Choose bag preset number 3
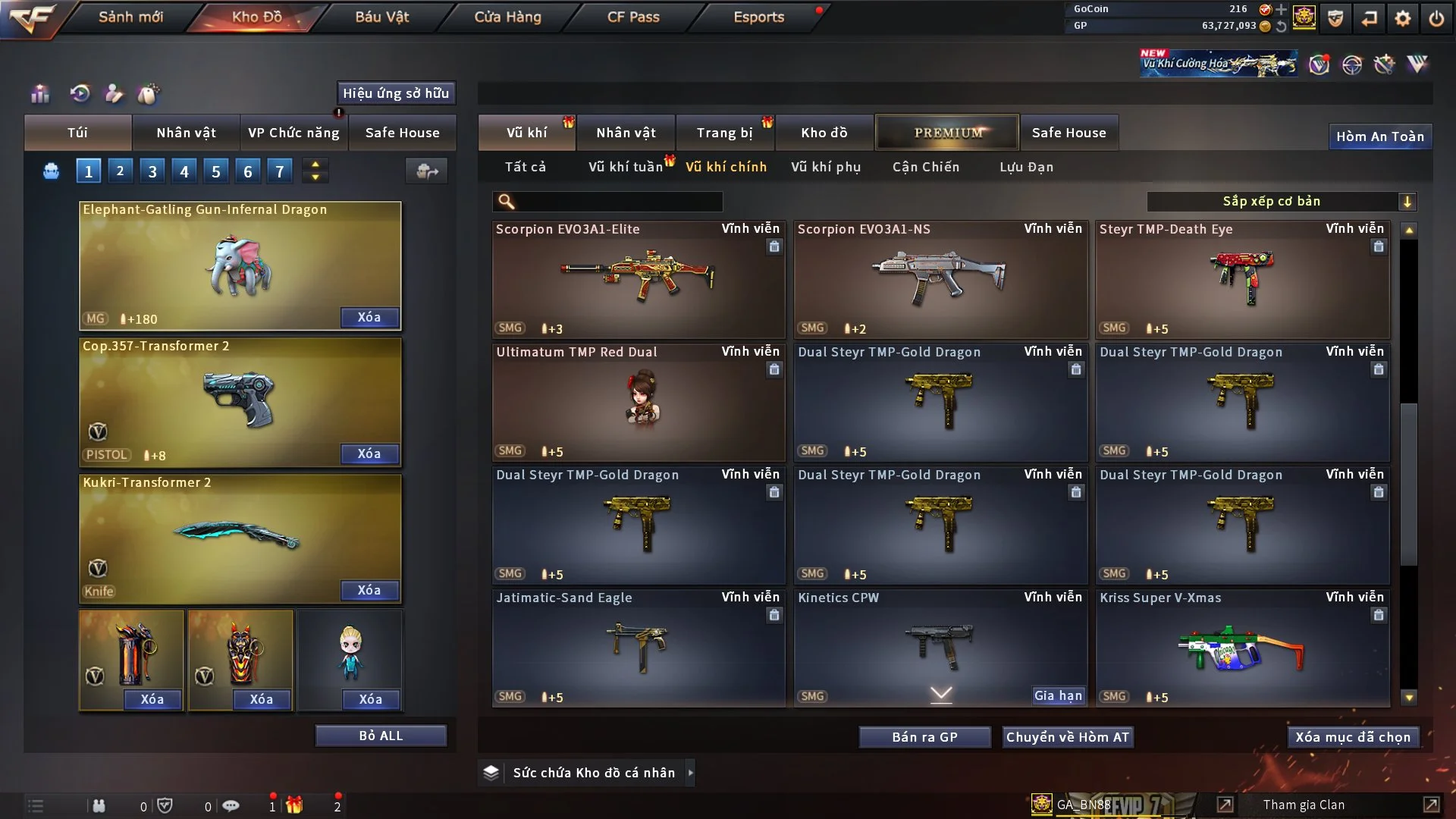 [x=152, y=171]
